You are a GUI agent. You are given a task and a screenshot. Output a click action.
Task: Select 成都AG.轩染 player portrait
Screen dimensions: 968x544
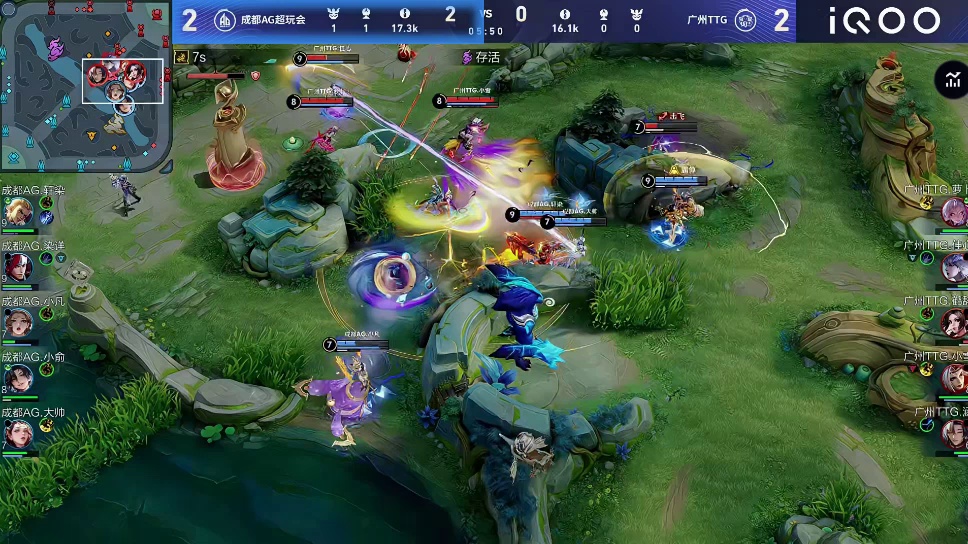click(x=17, y=212)
